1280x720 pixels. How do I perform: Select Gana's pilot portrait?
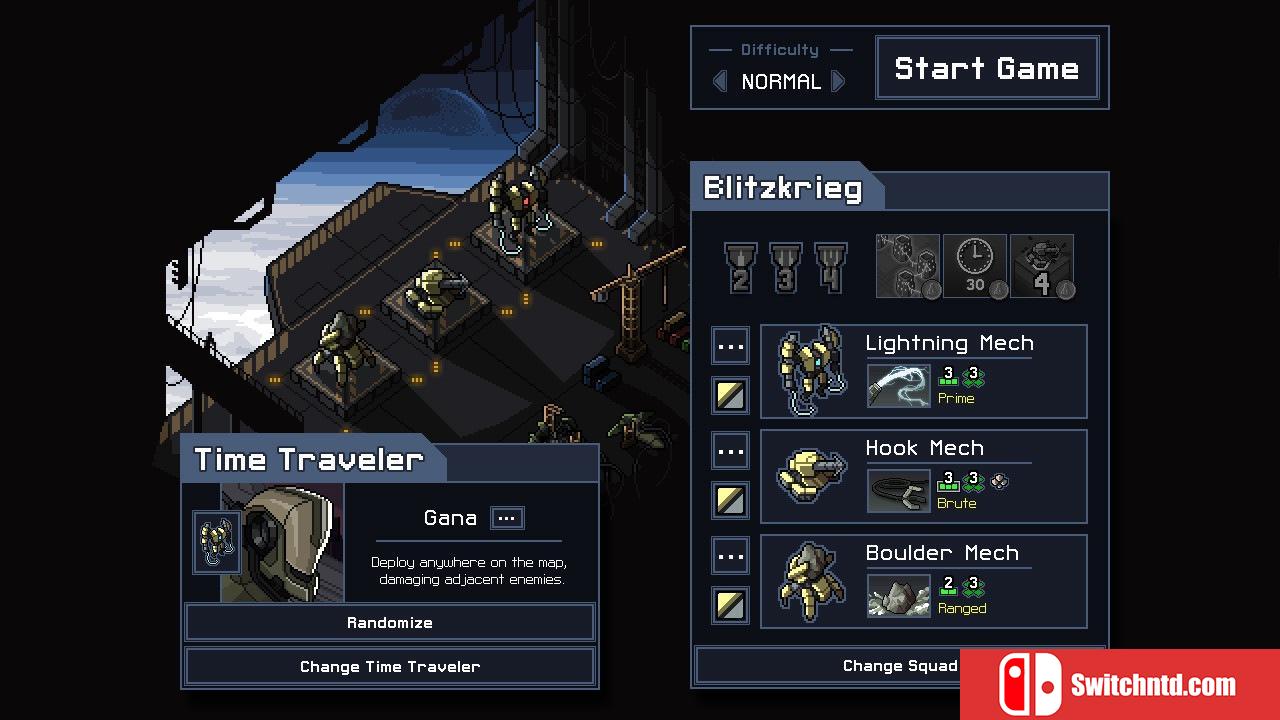(x=283, y=543)
